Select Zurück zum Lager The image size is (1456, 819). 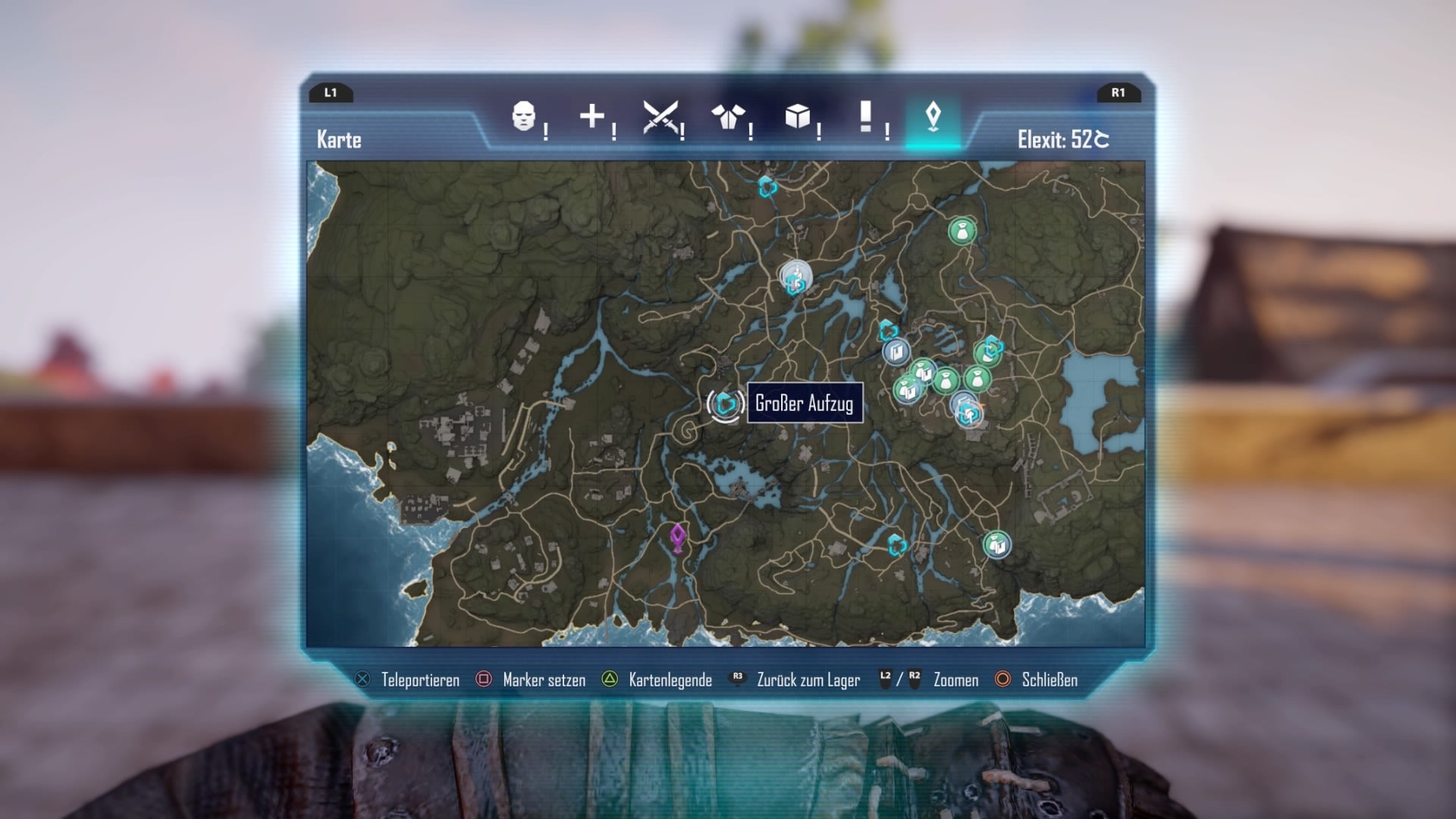pyautogui.click(x=806, y=680)
